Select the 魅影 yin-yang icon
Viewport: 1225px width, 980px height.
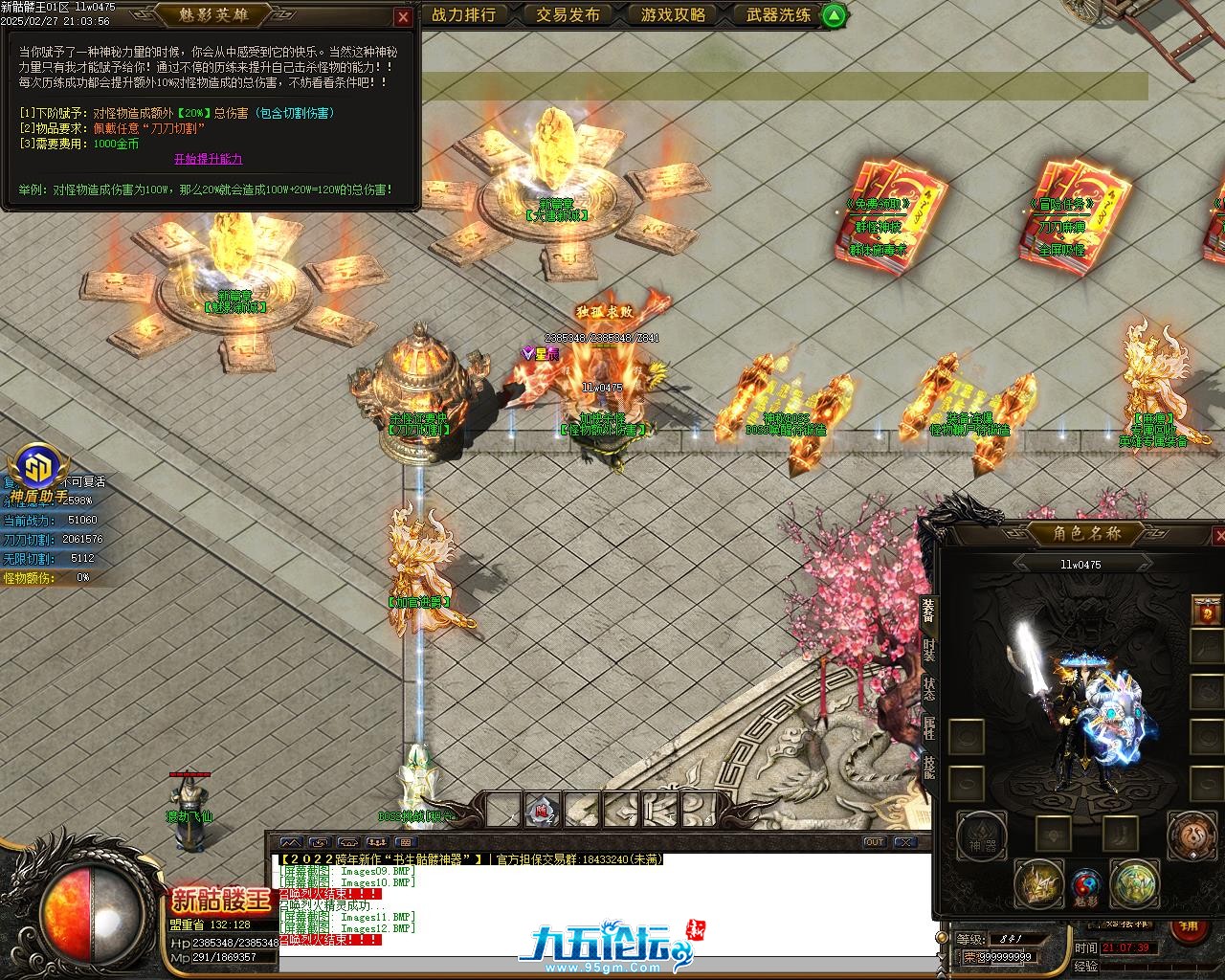pyautogui.click(x=1085, y=884)
